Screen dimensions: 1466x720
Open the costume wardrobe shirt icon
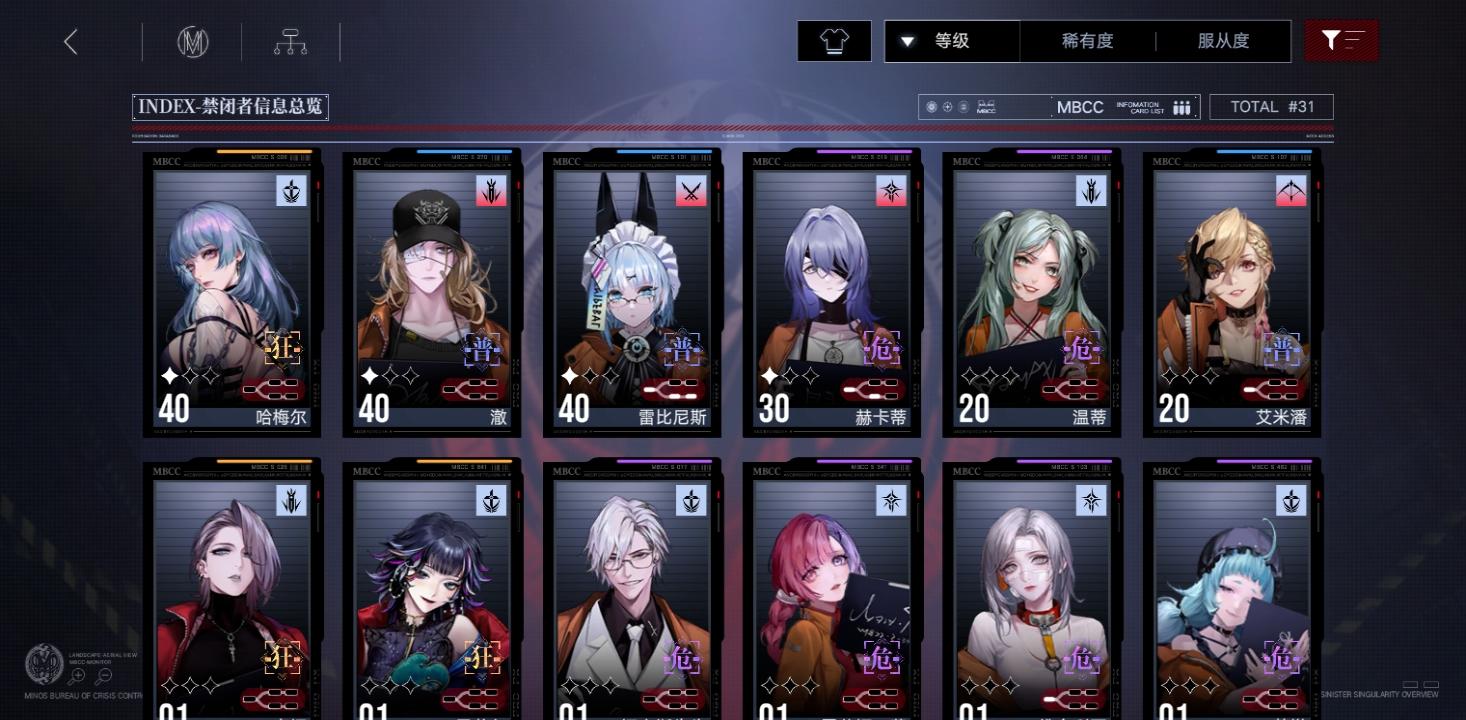(x=834, y=41)
